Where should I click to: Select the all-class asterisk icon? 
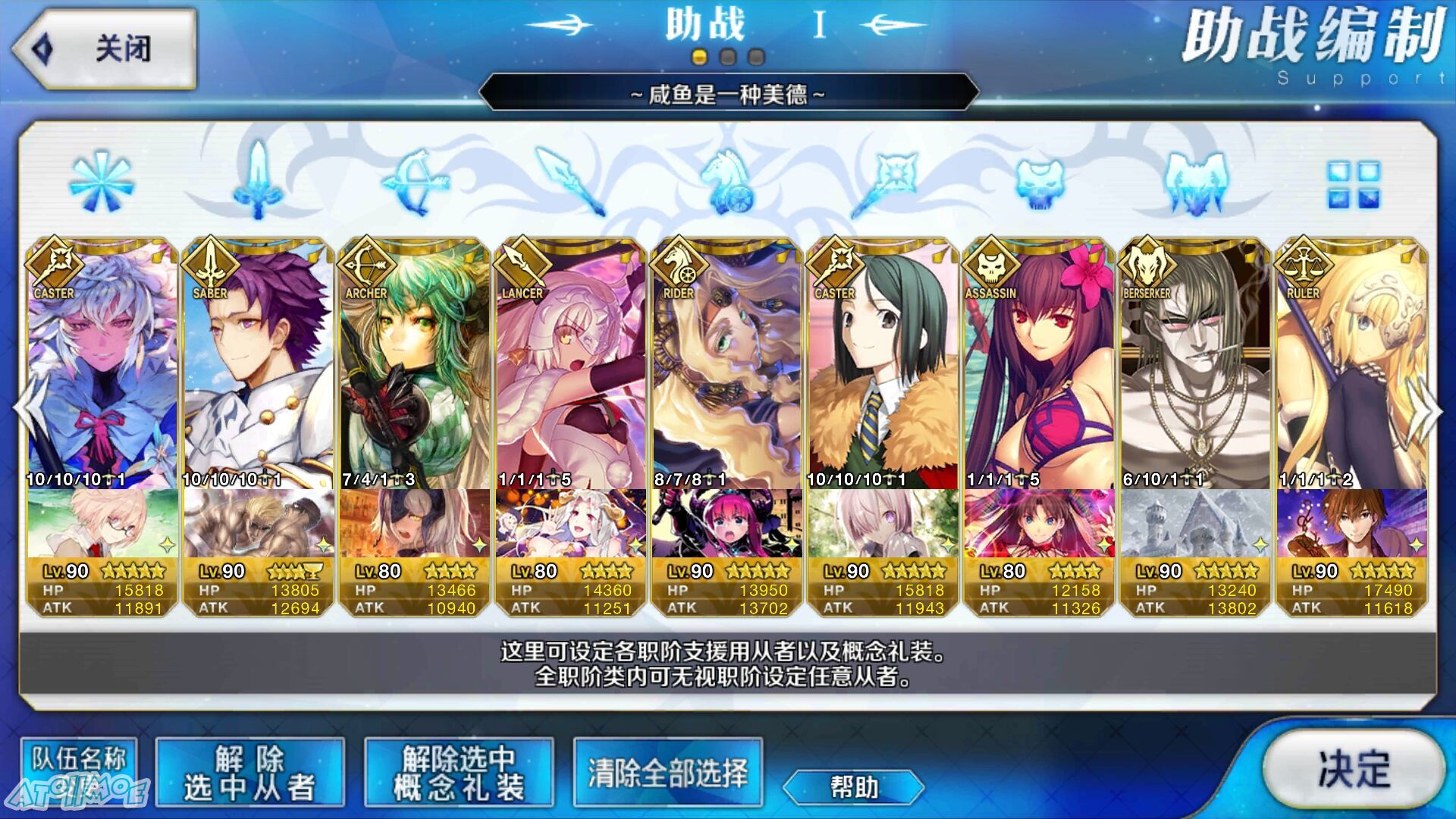[101, 182]
